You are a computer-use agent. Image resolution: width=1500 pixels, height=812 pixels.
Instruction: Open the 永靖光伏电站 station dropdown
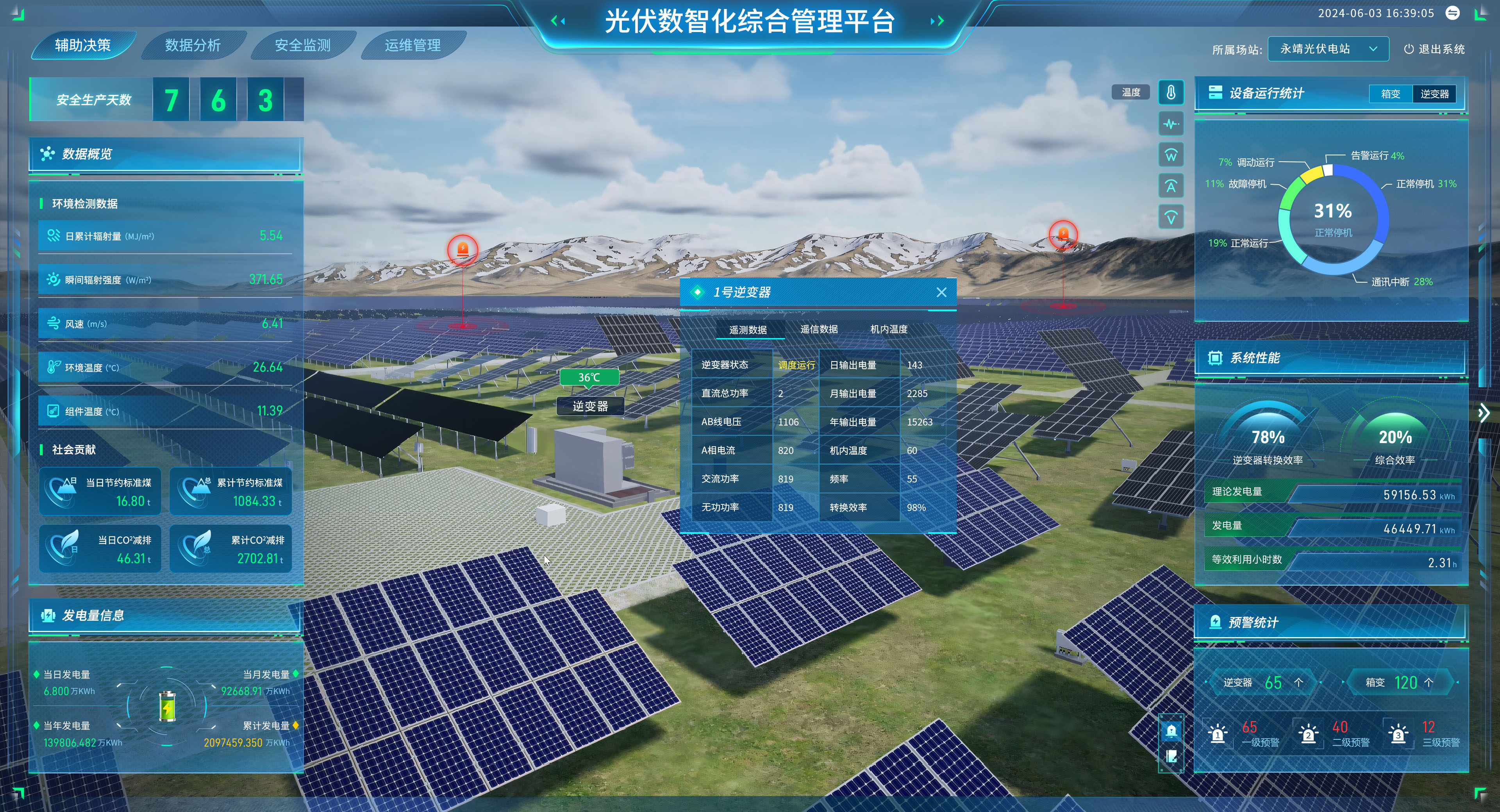[x=1328, y=49]
